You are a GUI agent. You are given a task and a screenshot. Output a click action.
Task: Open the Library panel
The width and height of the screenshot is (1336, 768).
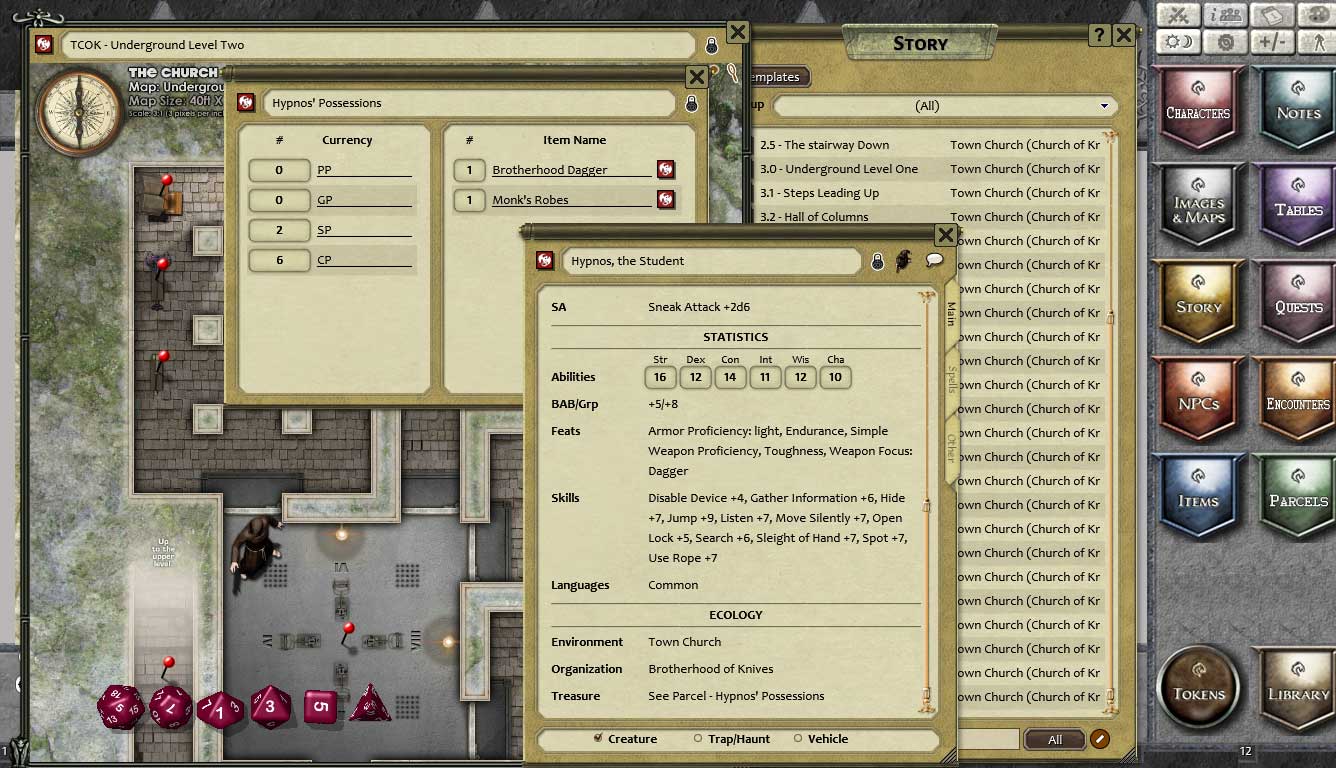coord(1298,692)
